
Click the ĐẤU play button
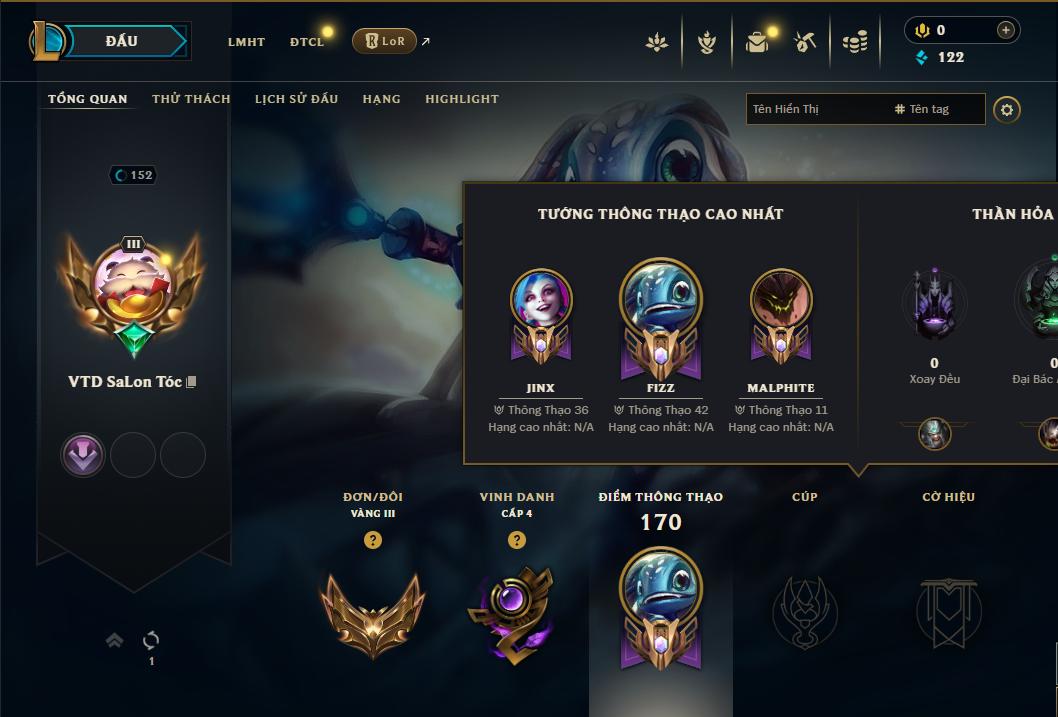pos(120,41)
